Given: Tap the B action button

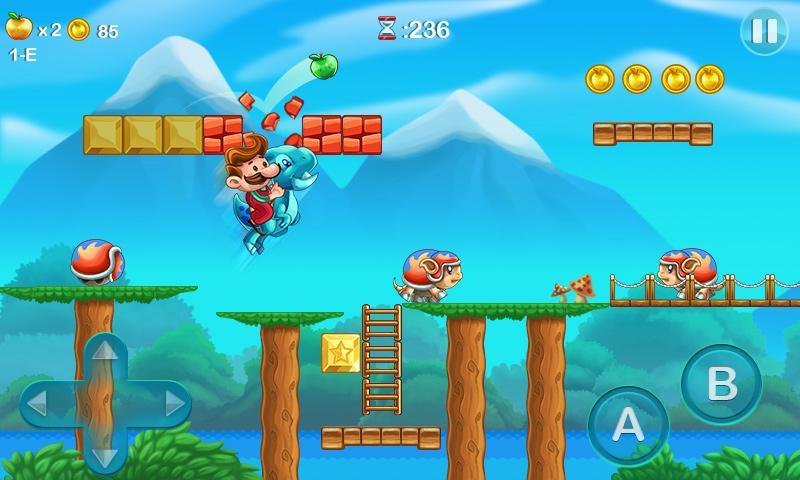Looking at the screenshot, I should [x=721, y=384].
